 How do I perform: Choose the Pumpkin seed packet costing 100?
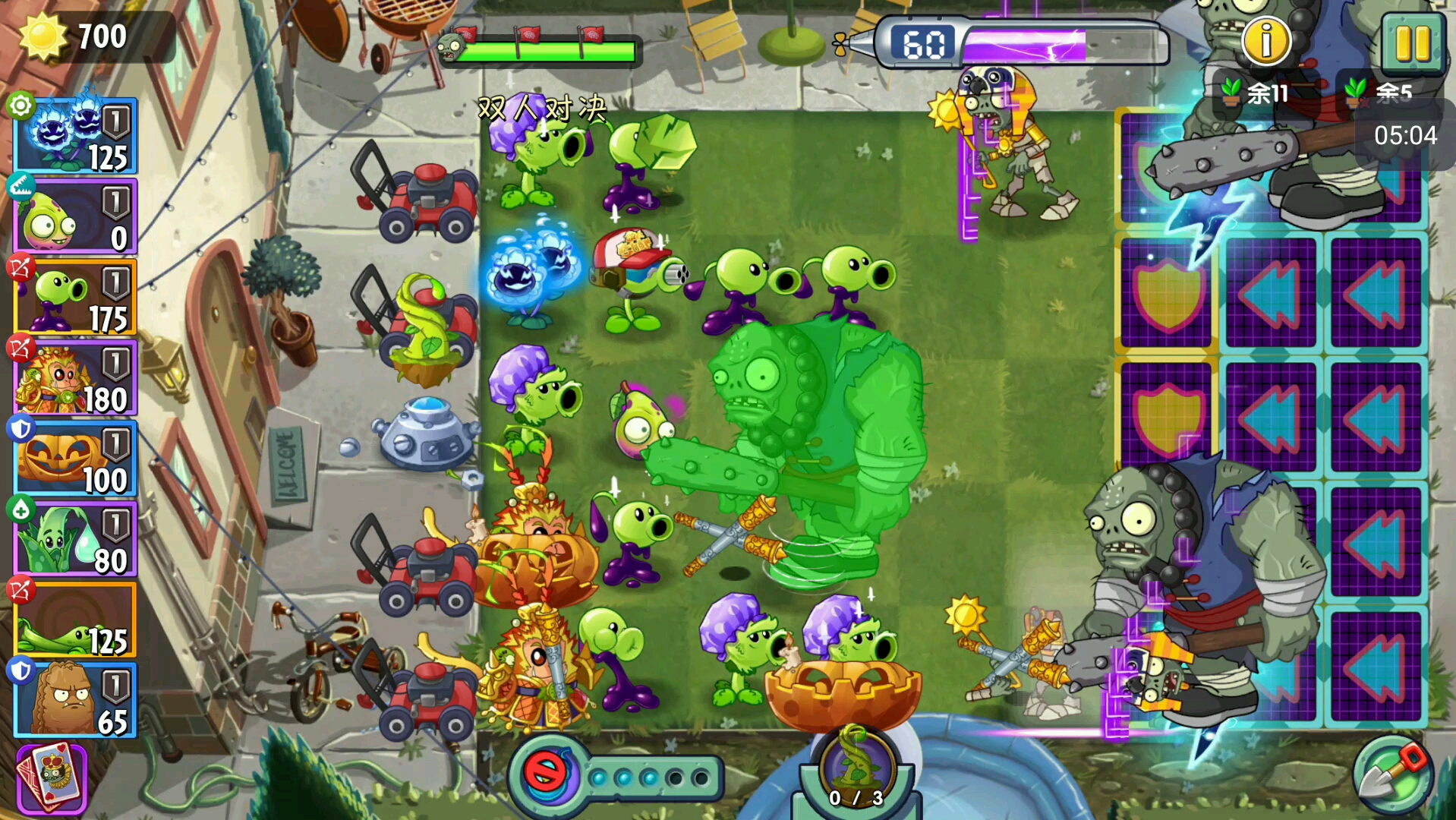[x=75, y=459]
